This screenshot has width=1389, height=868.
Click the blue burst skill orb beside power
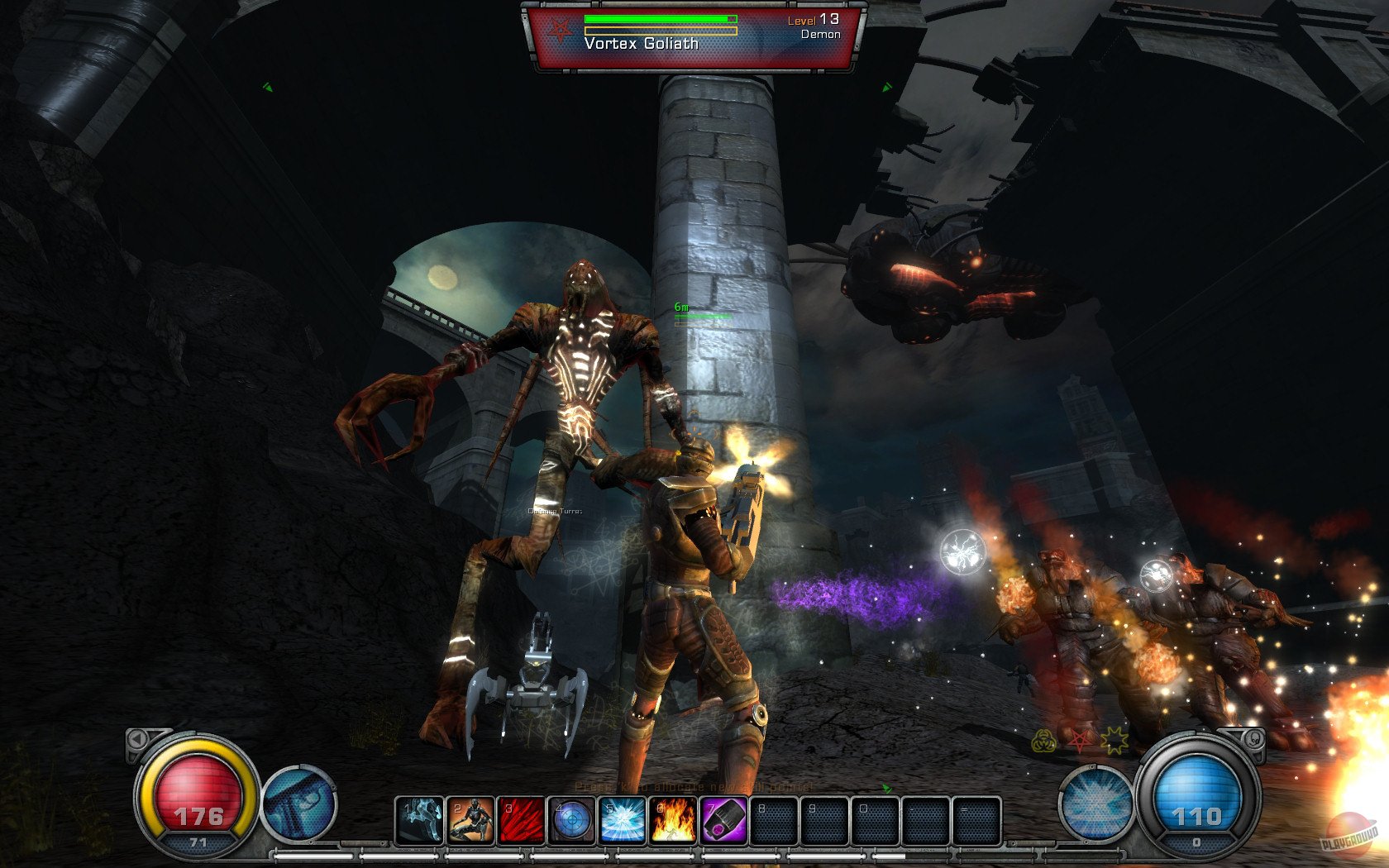pos(1095,803)
